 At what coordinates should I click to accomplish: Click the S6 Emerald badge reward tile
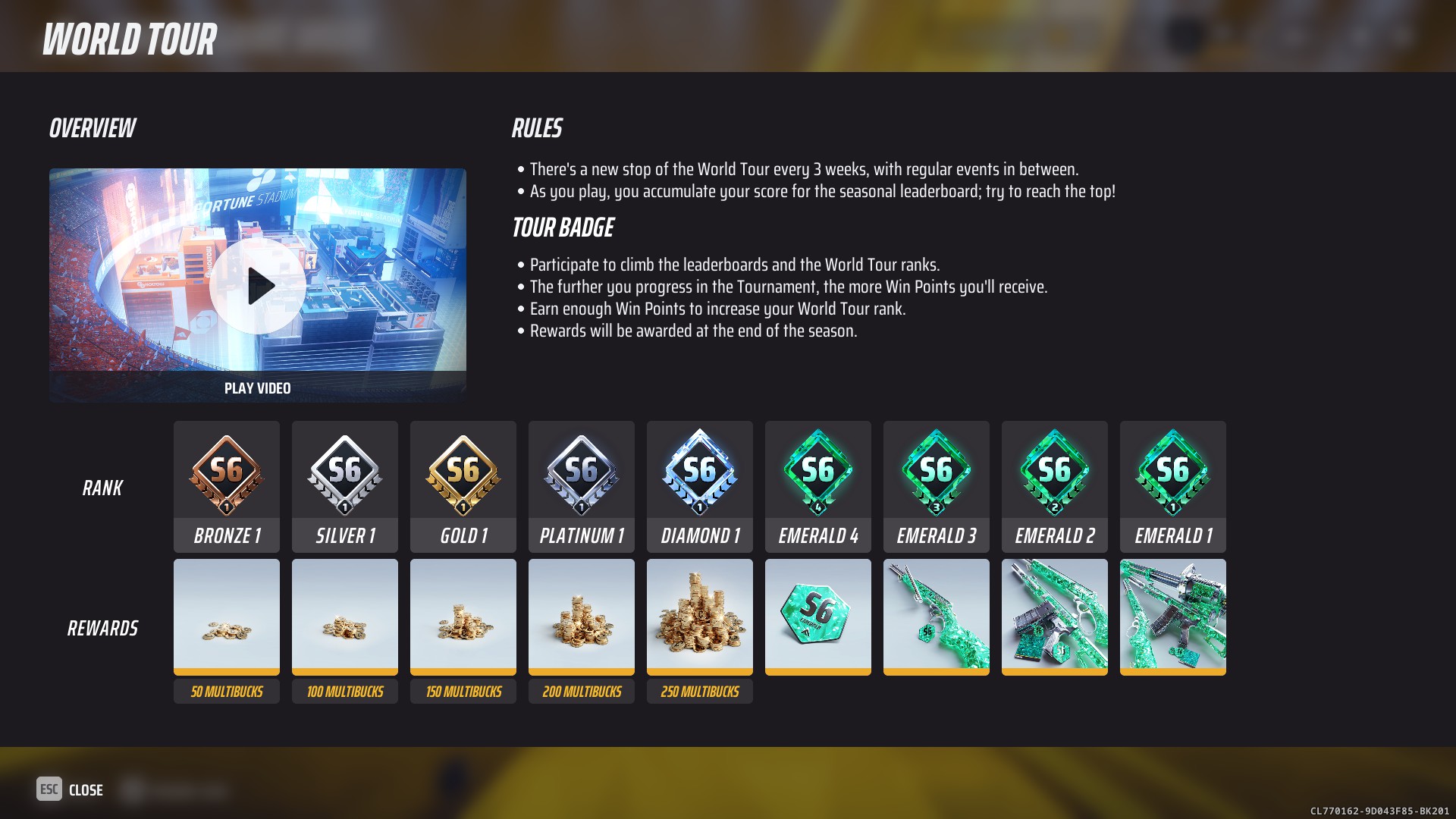(x=817, y=616)
